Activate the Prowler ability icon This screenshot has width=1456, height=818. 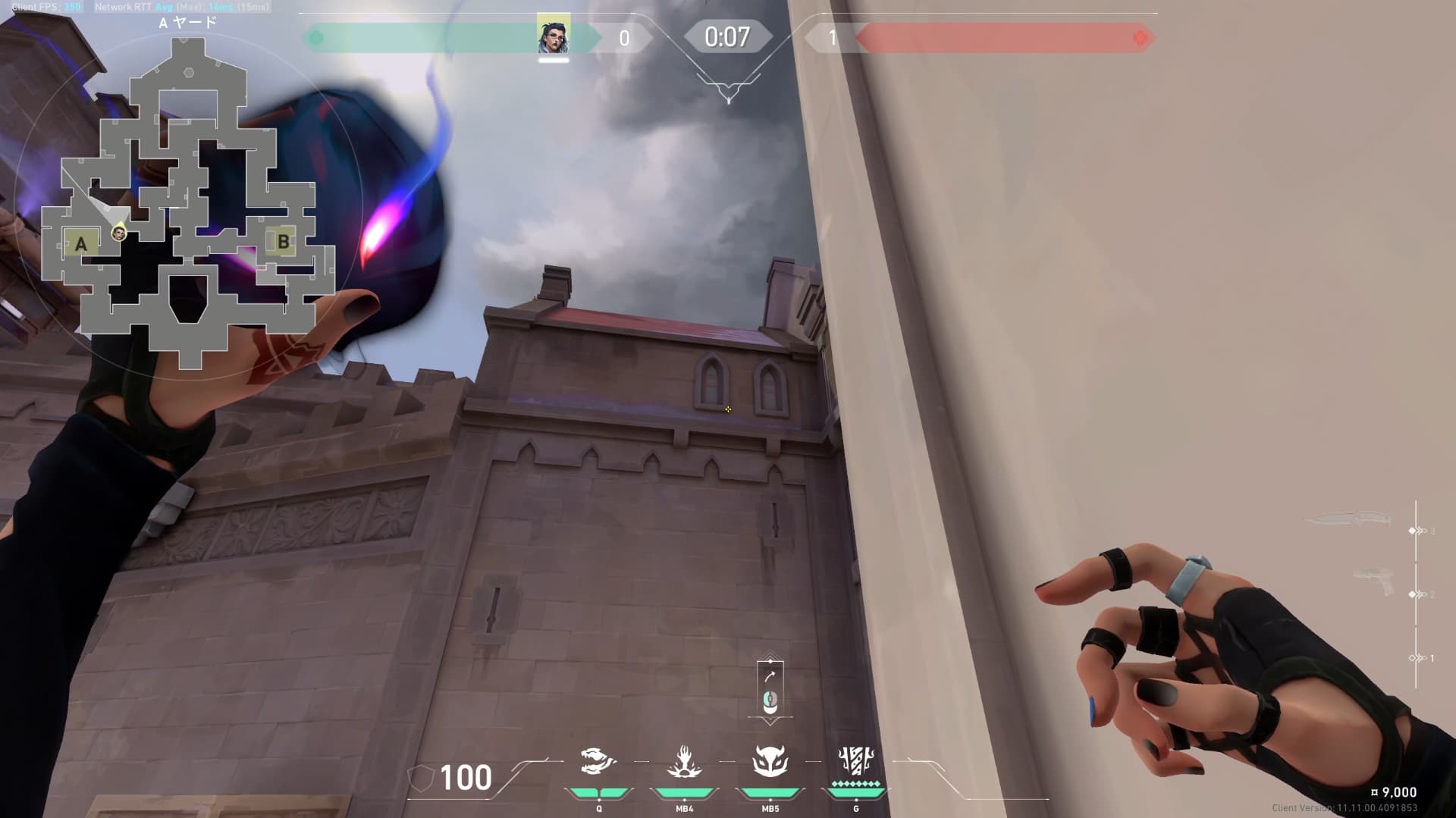click(x=598, y=762)
